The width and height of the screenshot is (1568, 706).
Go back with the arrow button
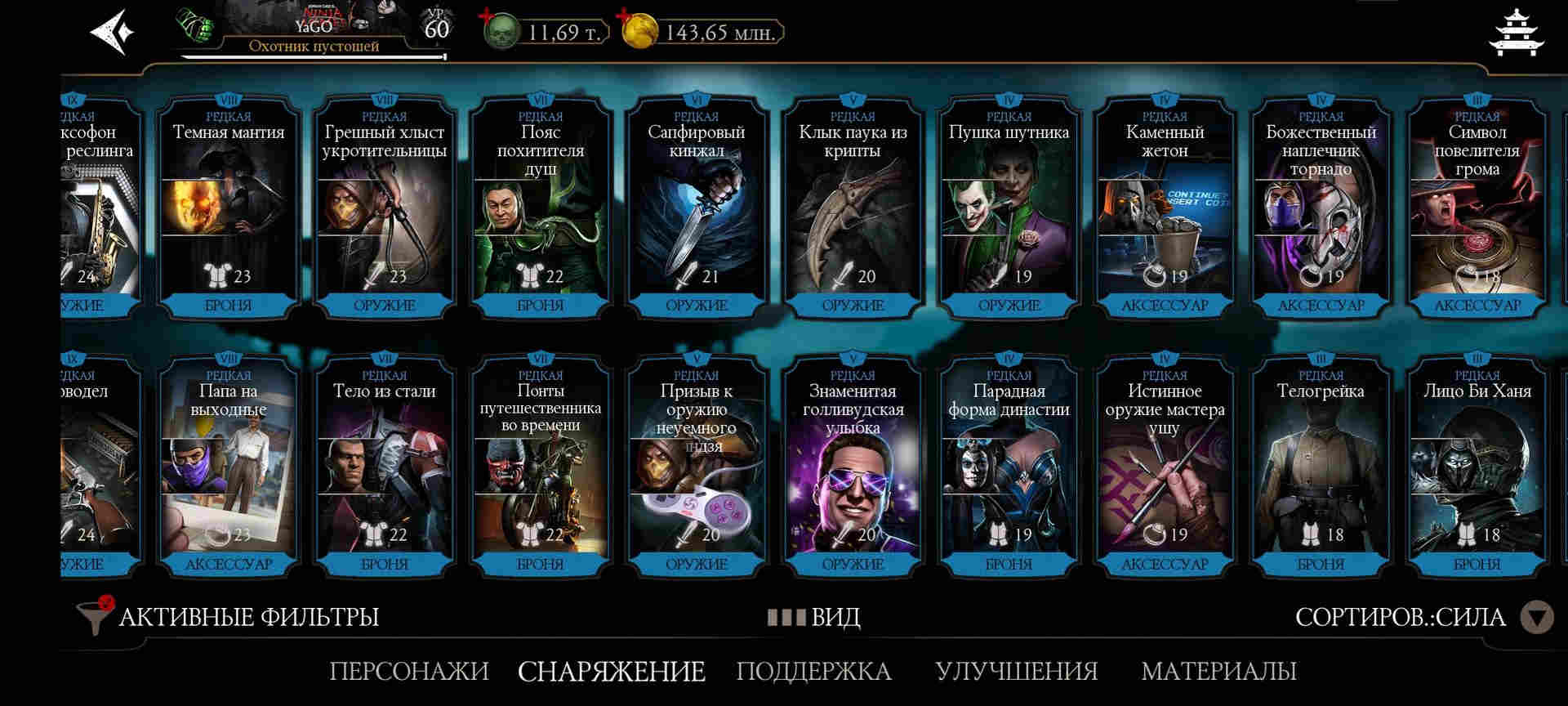[x=112, y=33]
